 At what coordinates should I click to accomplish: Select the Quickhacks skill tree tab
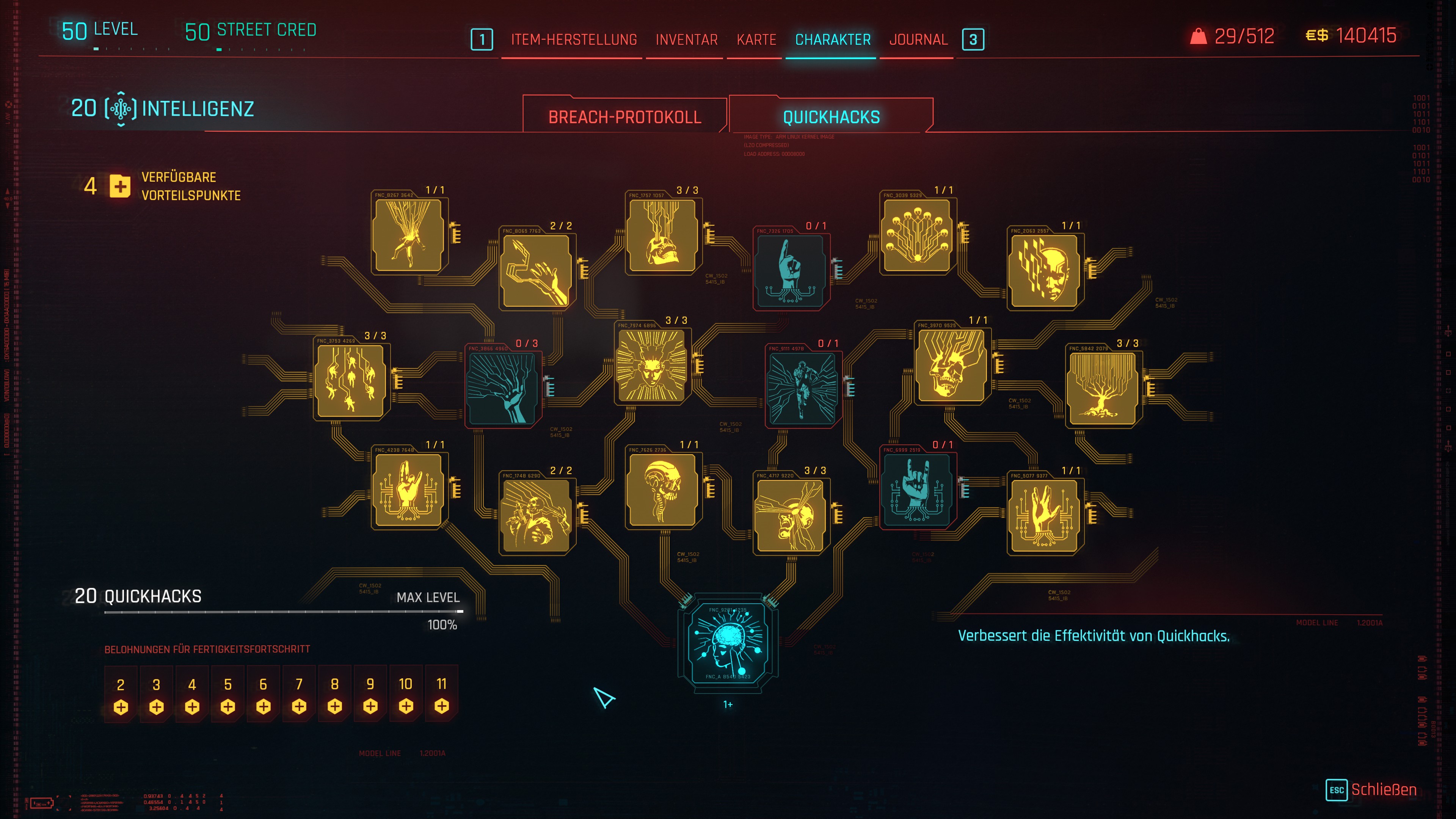click(831, 117)
